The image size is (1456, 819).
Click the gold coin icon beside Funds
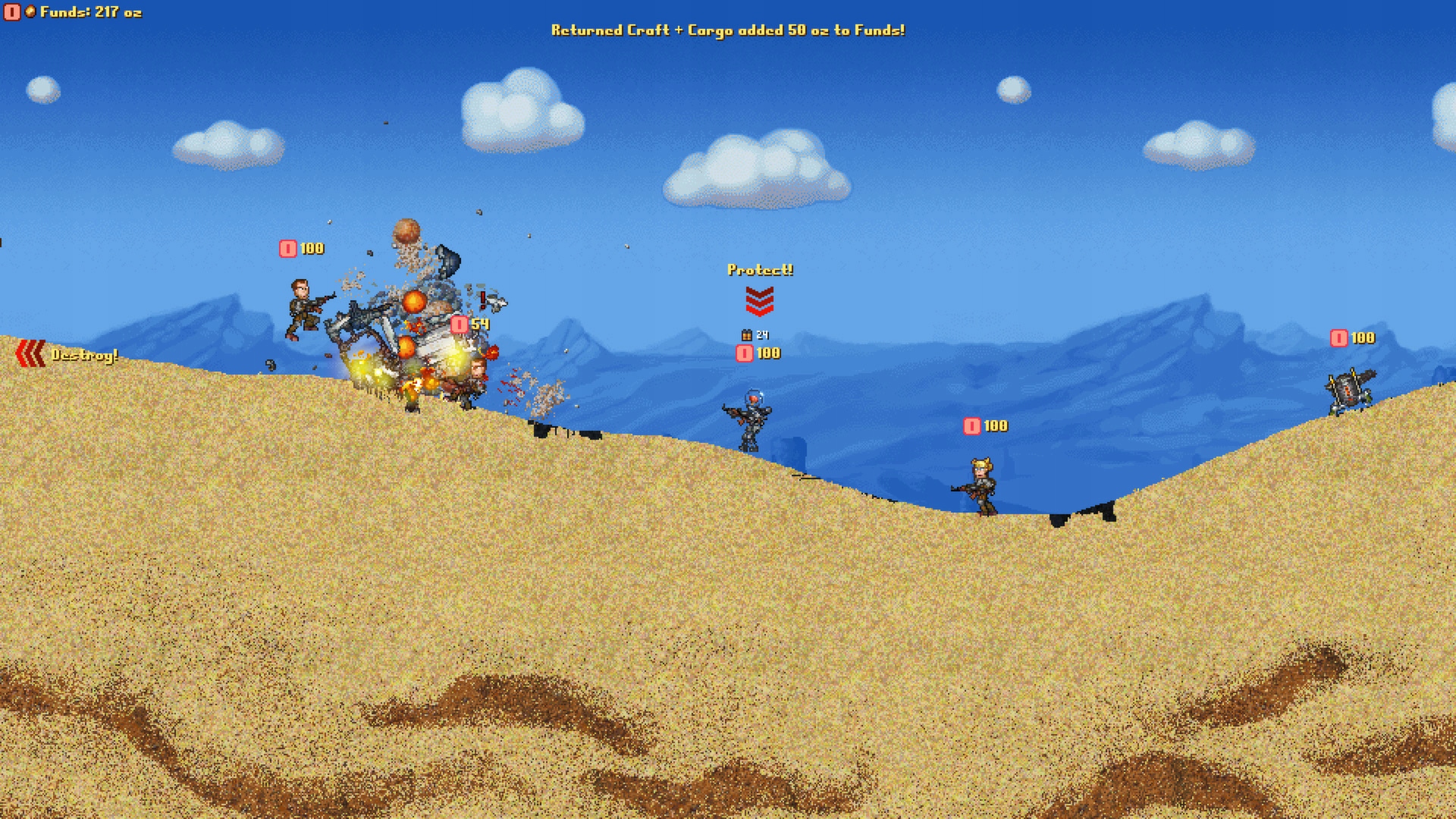[30, 11]
